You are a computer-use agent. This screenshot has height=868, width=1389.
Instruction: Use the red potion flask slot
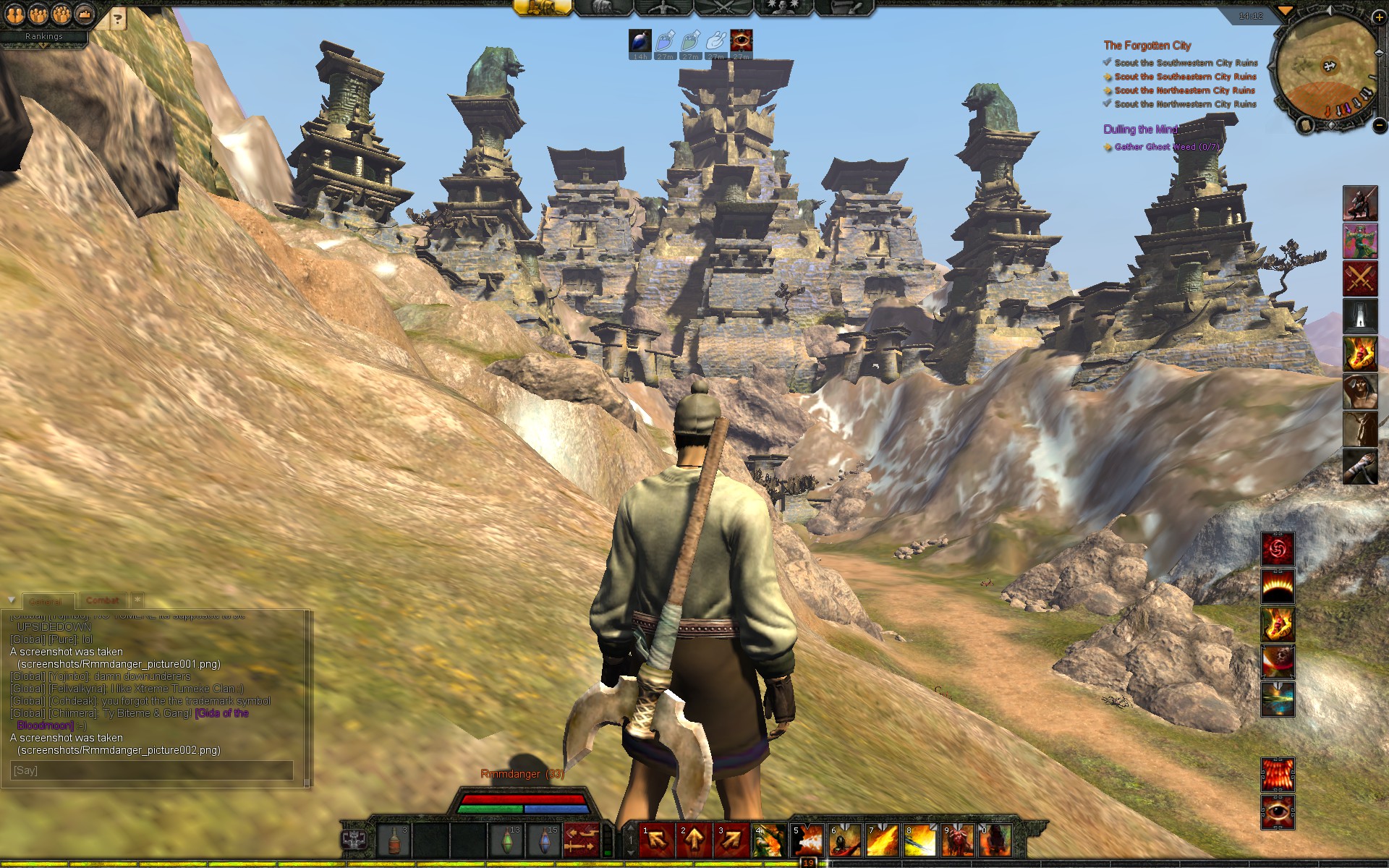(x=394, y=840)
